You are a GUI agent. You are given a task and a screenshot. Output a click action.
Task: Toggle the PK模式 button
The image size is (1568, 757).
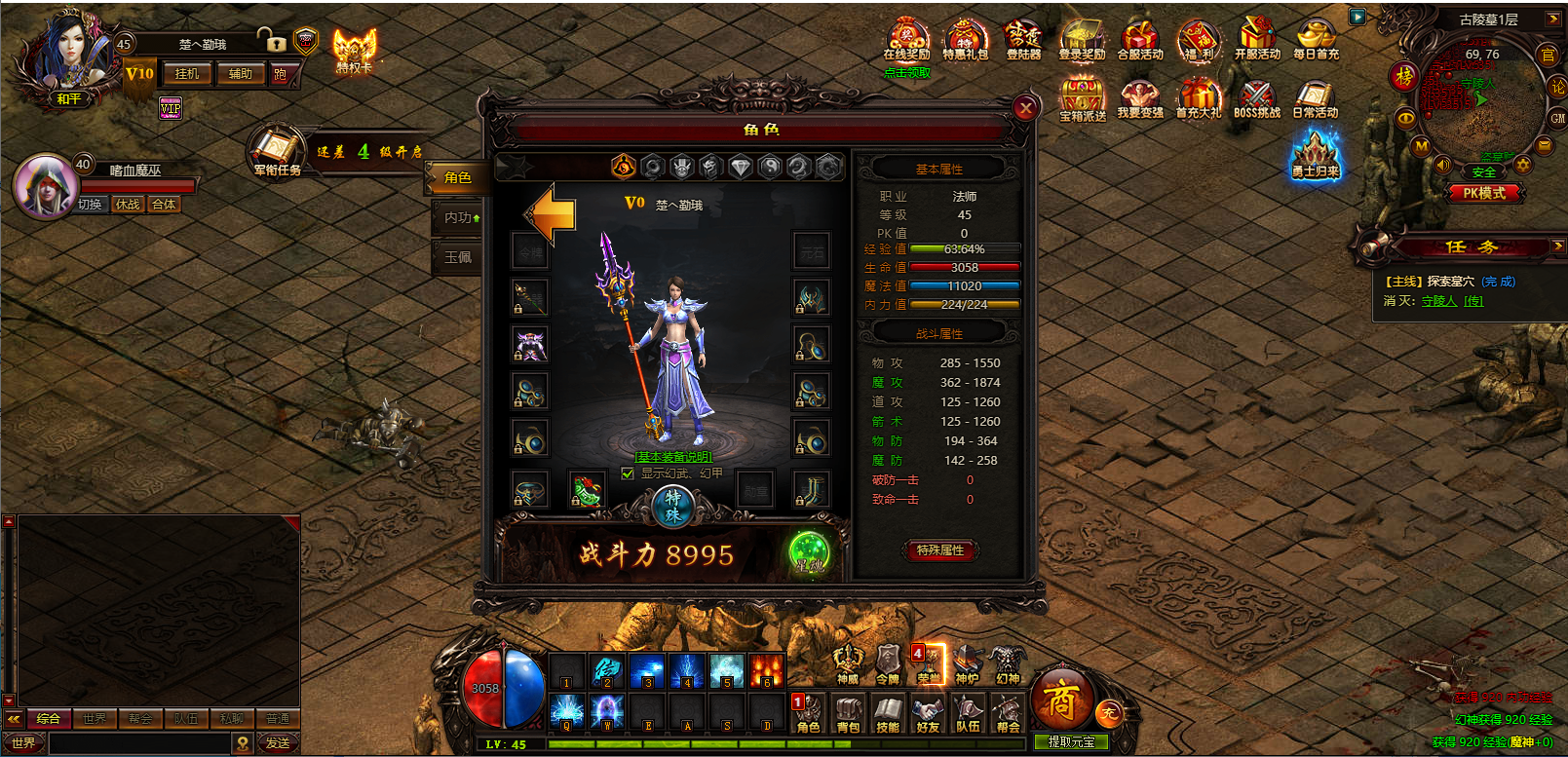pyautogui.click(x=1483, y=193)
